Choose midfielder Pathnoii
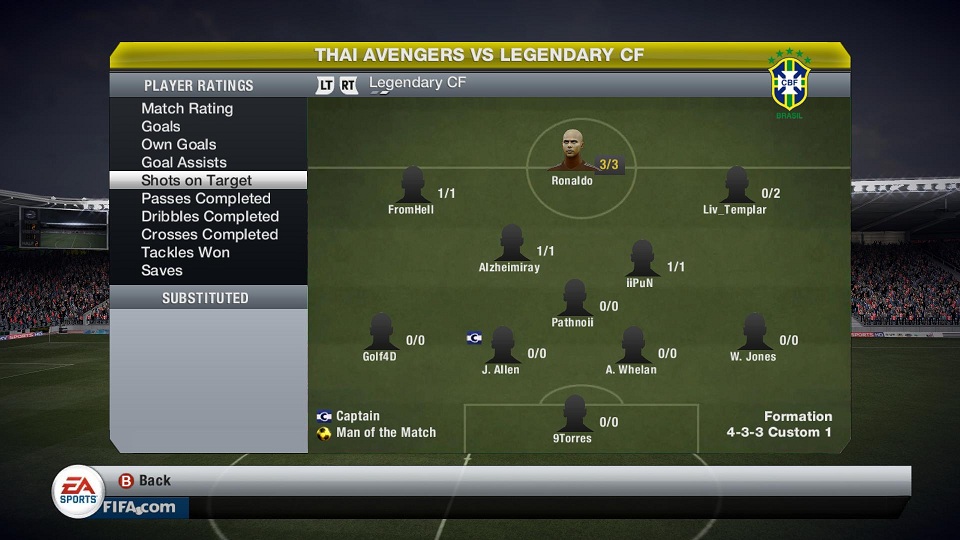The height and width of the screenshot is (540, 960). pos(573,298)
